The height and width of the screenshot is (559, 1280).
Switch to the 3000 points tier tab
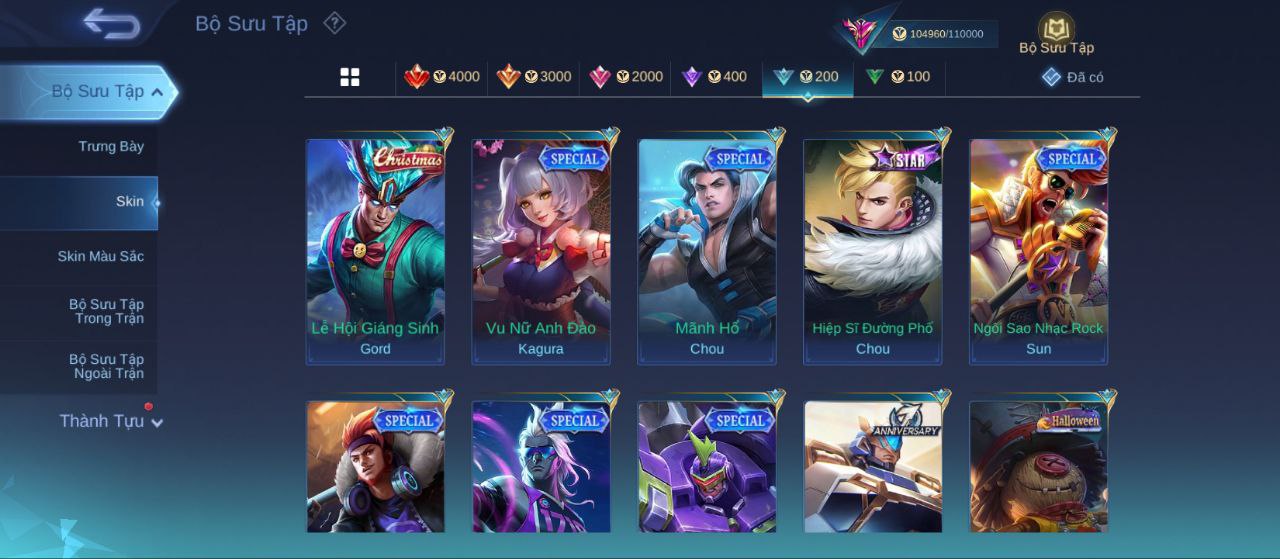534,77
